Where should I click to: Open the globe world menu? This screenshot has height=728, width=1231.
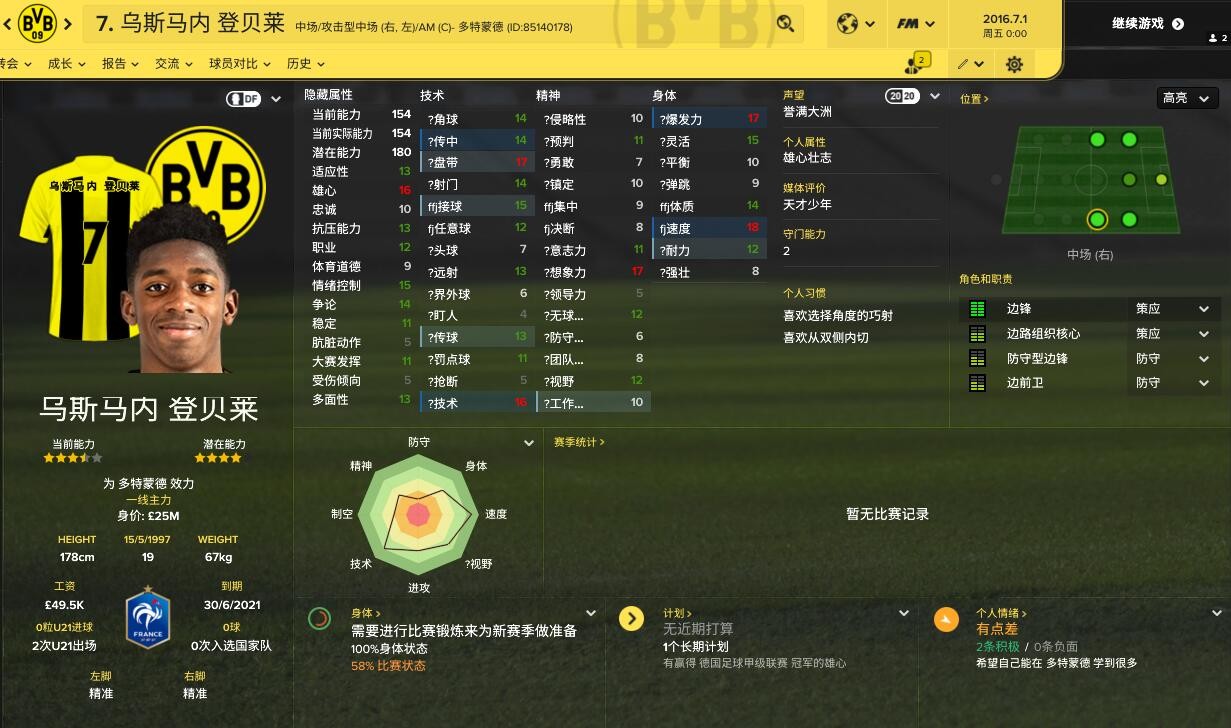[855, 24]
